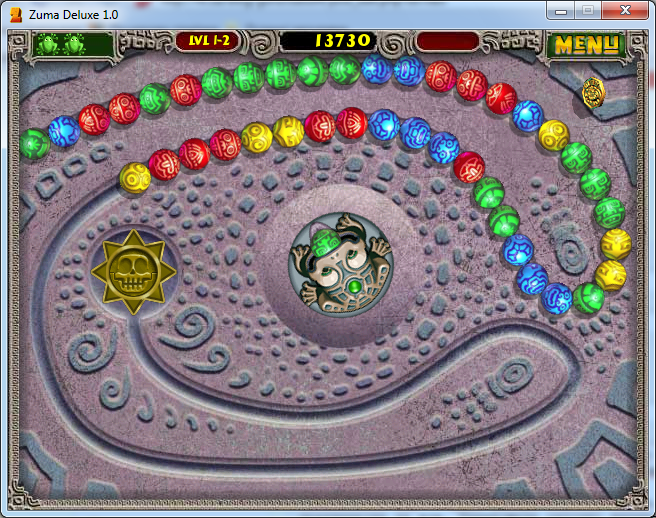Open the game MENU button
The image size is (656, 518).
(588, 45)
